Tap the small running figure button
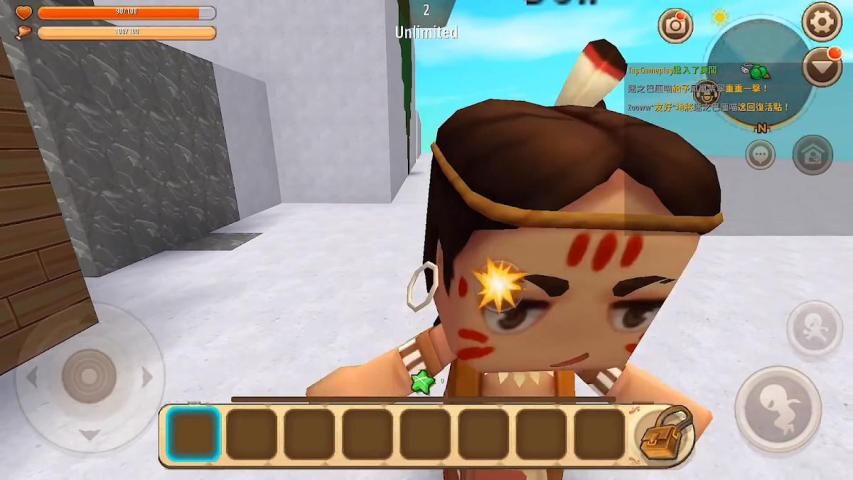 point(814,328)
